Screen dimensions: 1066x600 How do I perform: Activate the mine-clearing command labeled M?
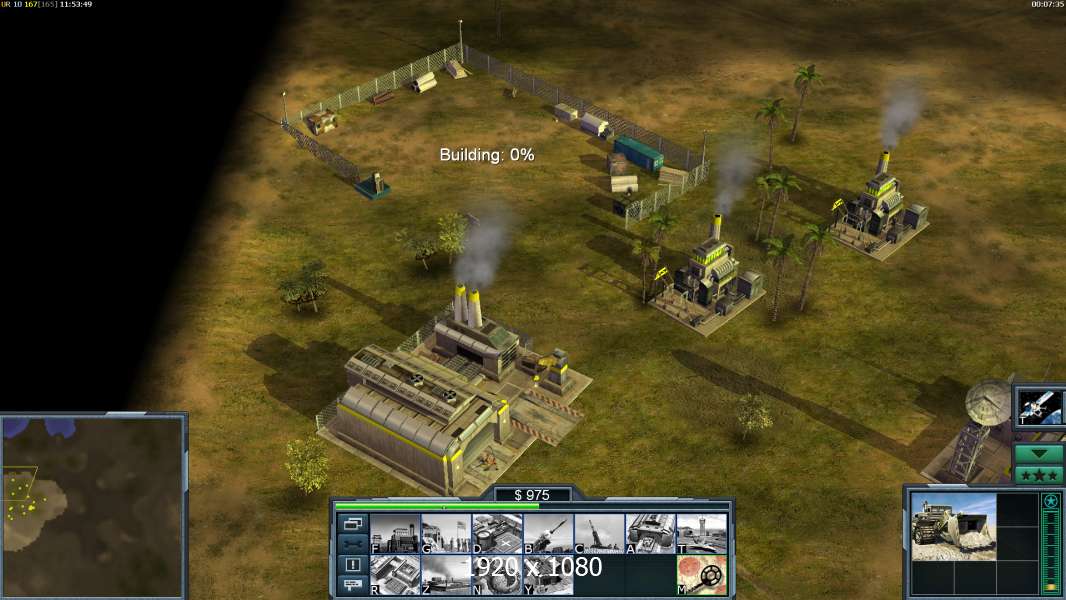[x=701, y=575]
